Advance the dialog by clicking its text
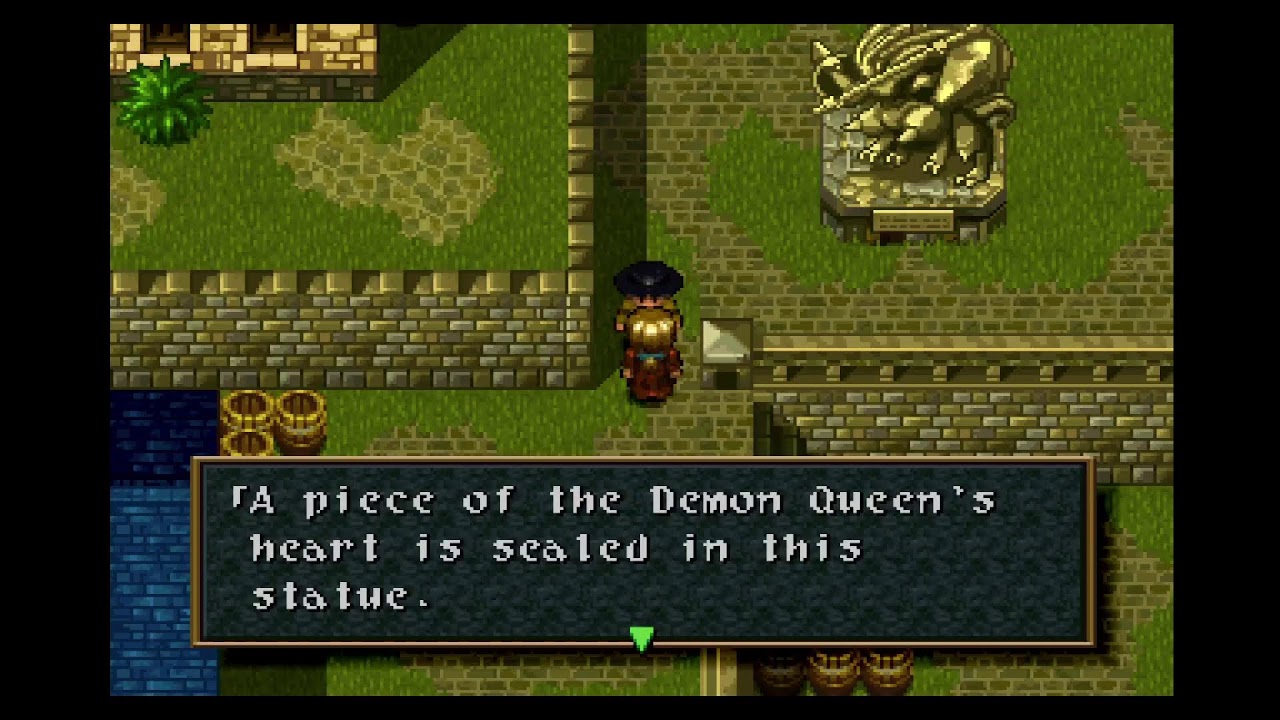1280x720 pixels. point(600,548)
